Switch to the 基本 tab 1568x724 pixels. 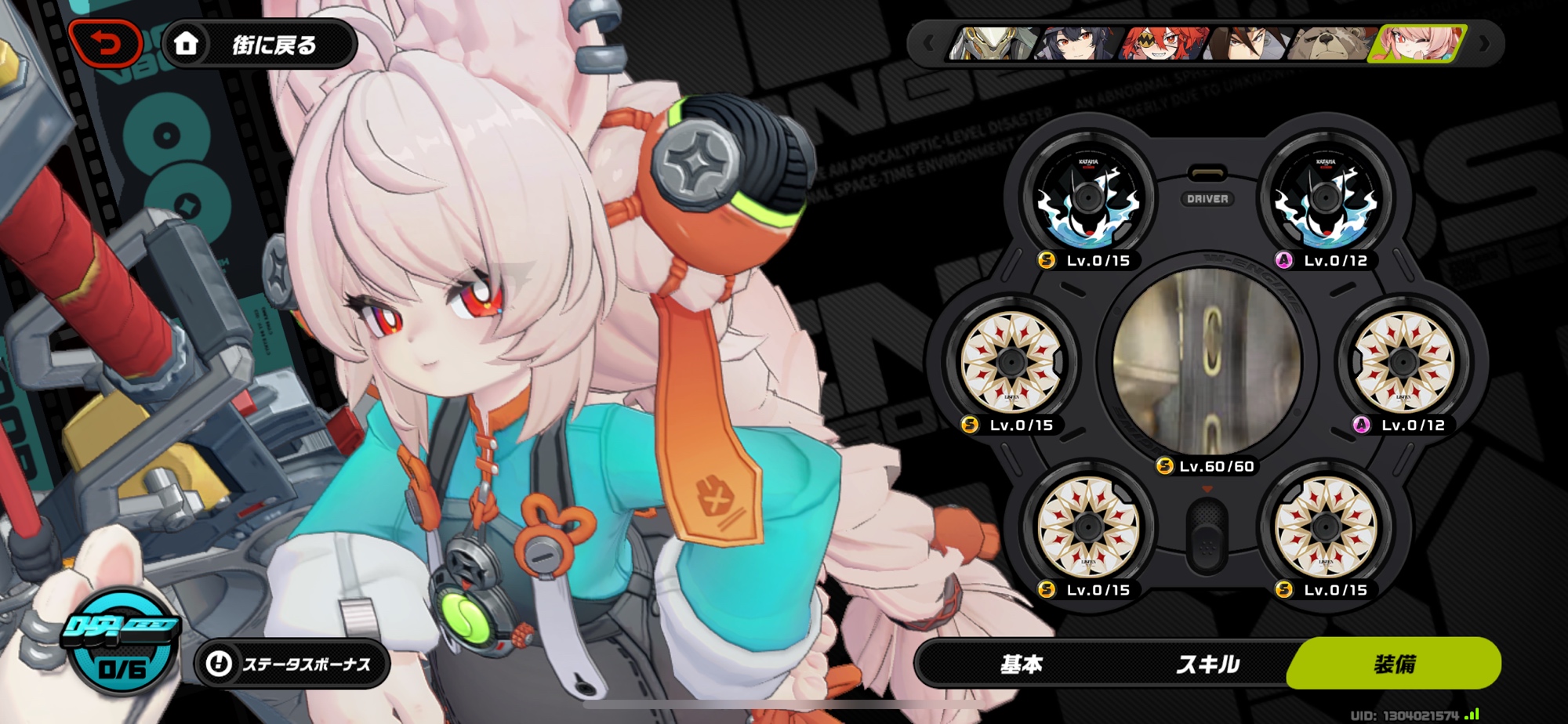click(1021, 664)
